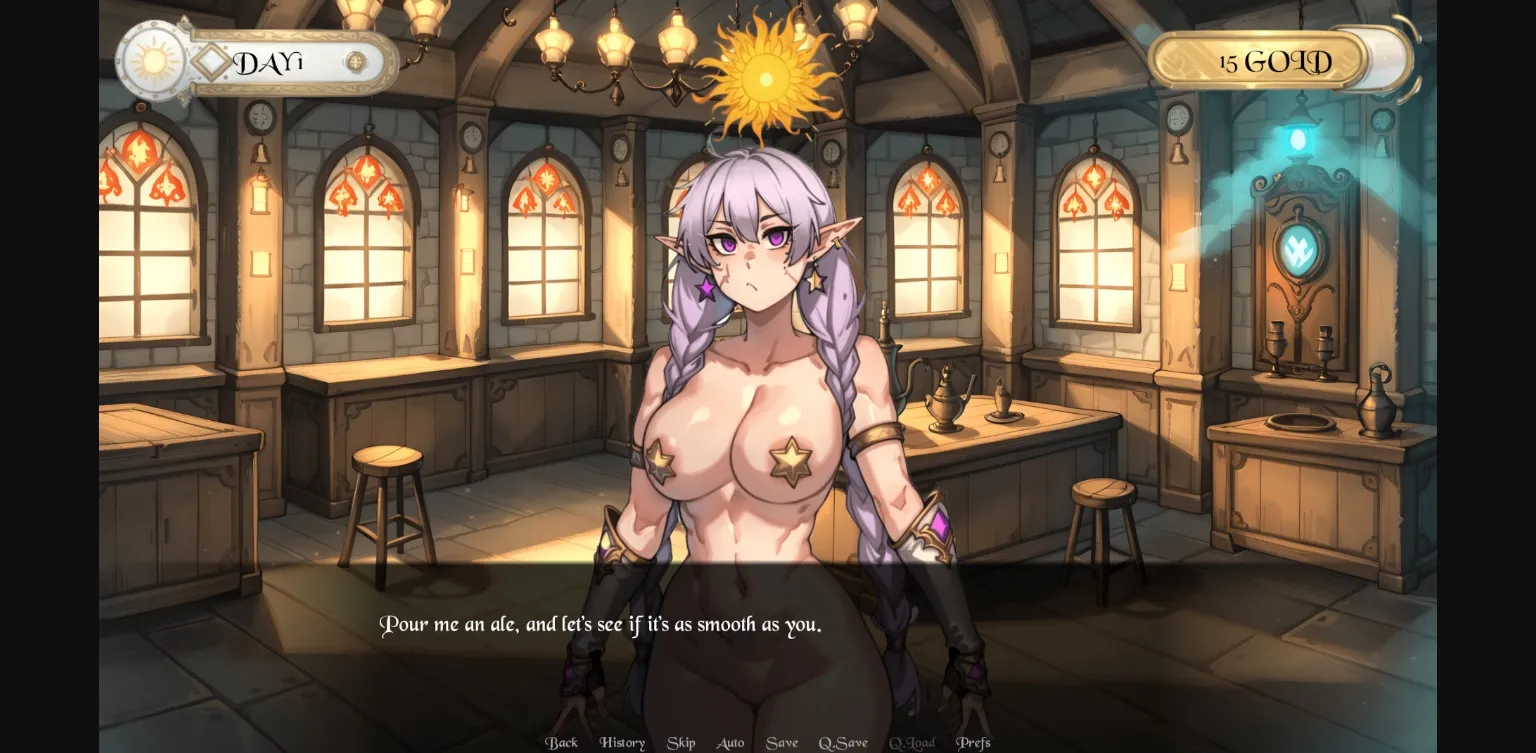
Task: Open the 15 GOLD counter panel
Action: pyautogui.click(x=1272, y=60)
